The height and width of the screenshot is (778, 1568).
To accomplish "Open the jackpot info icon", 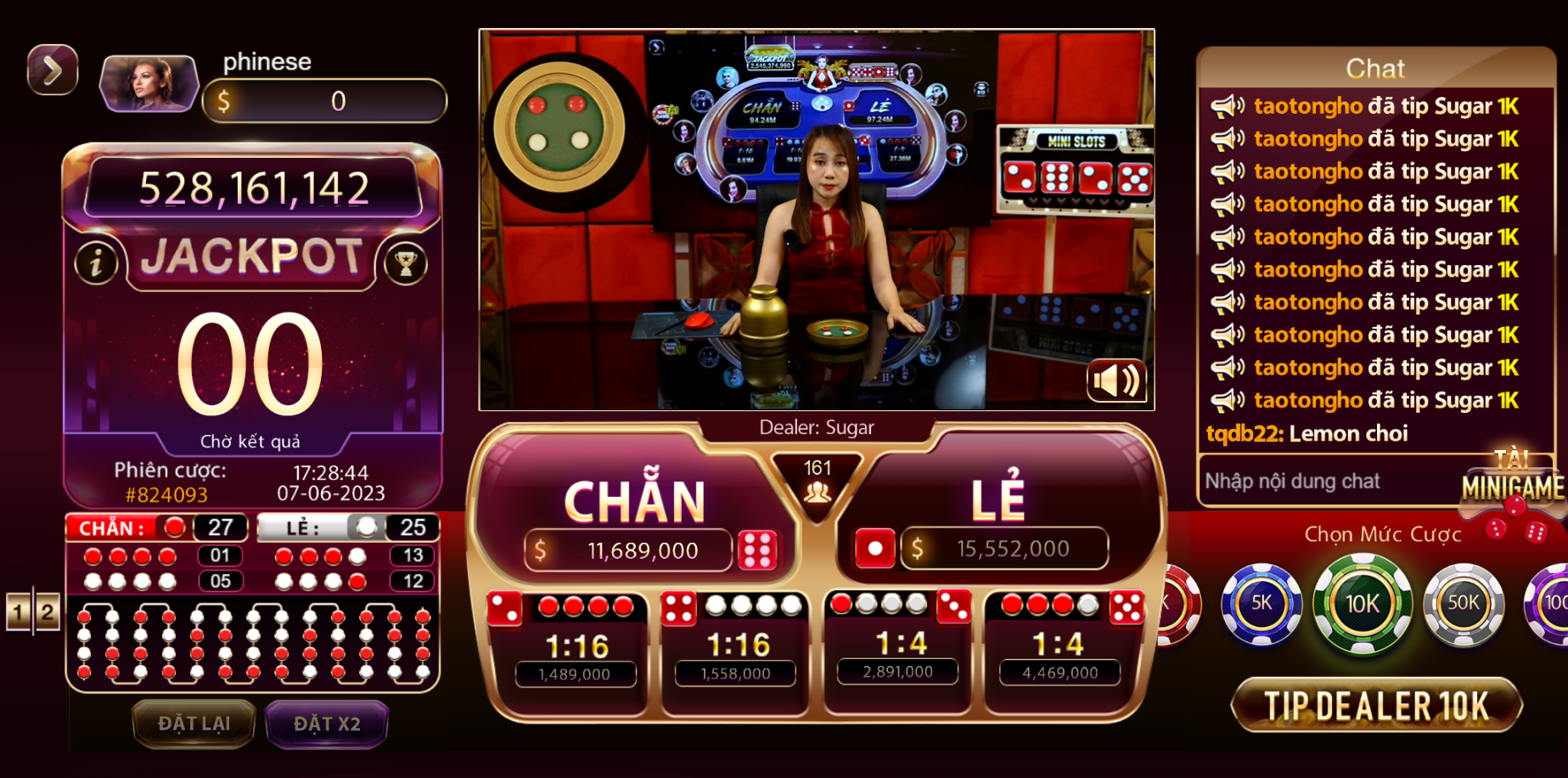I will pos(96,263).
